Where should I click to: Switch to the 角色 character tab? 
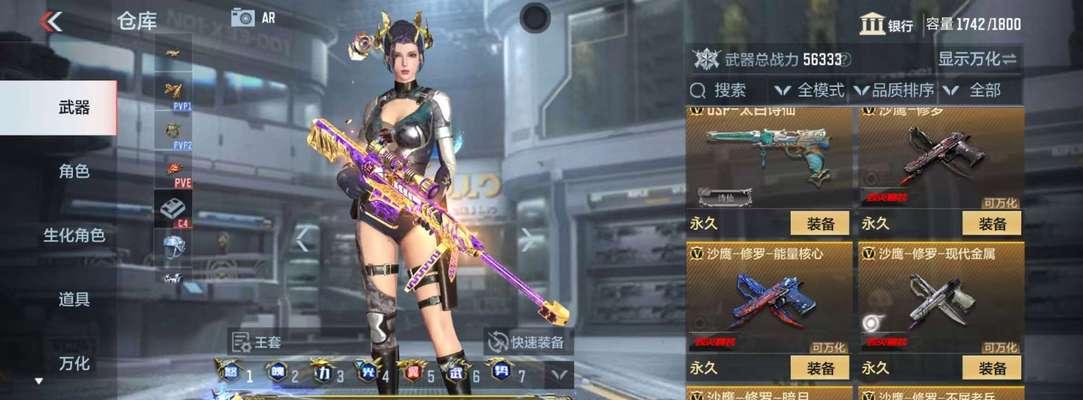[x=74, y=171]
